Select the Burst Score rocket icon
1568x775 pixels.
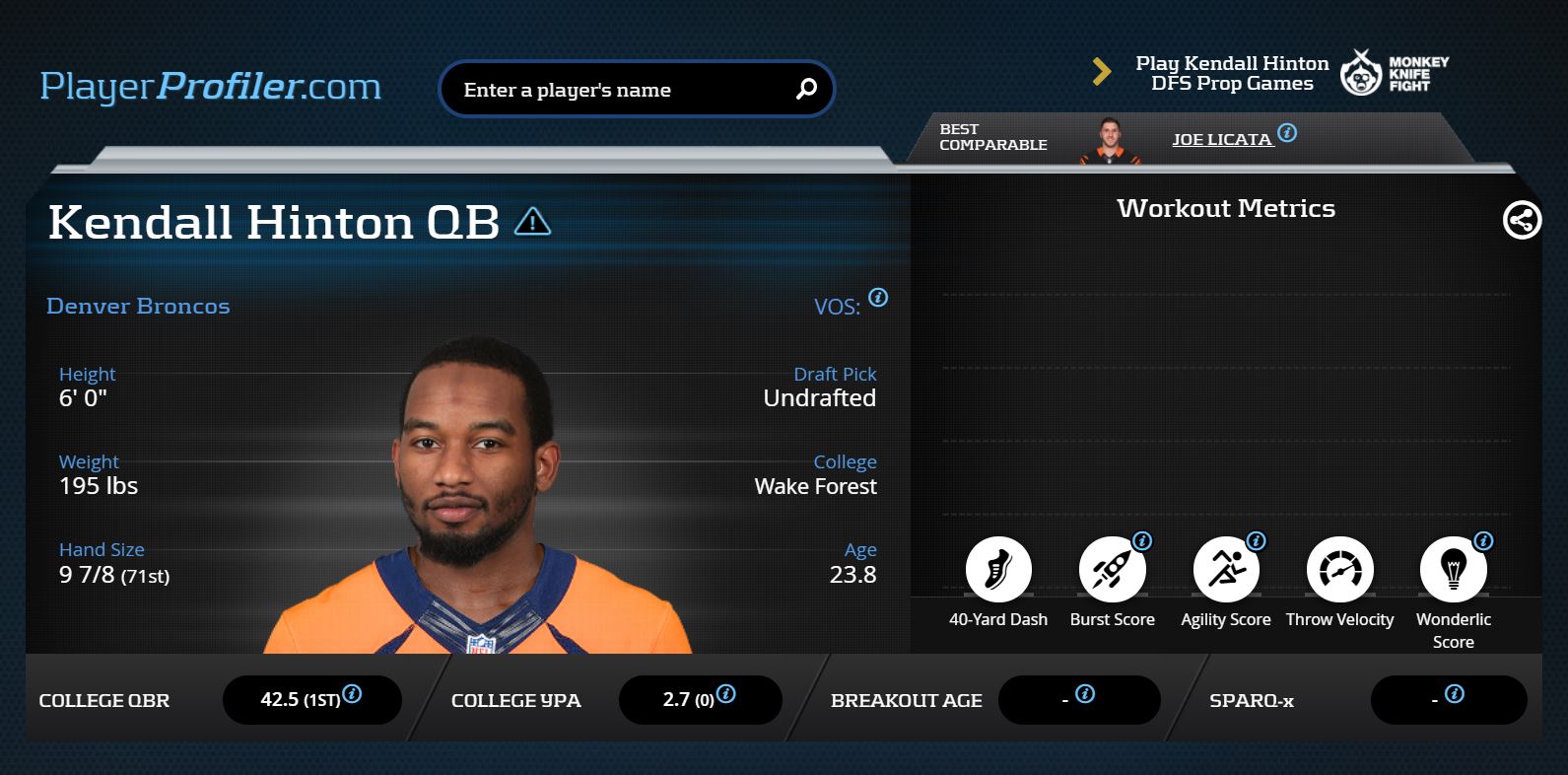click(1112, 570)
